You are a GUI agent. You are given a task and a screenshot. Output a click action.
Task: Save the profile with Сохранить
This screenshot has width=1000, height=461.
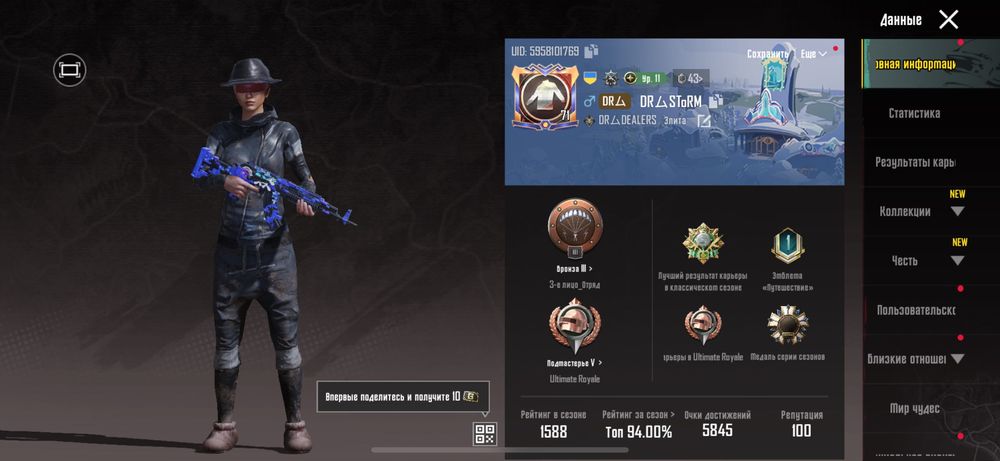(768, 53)
